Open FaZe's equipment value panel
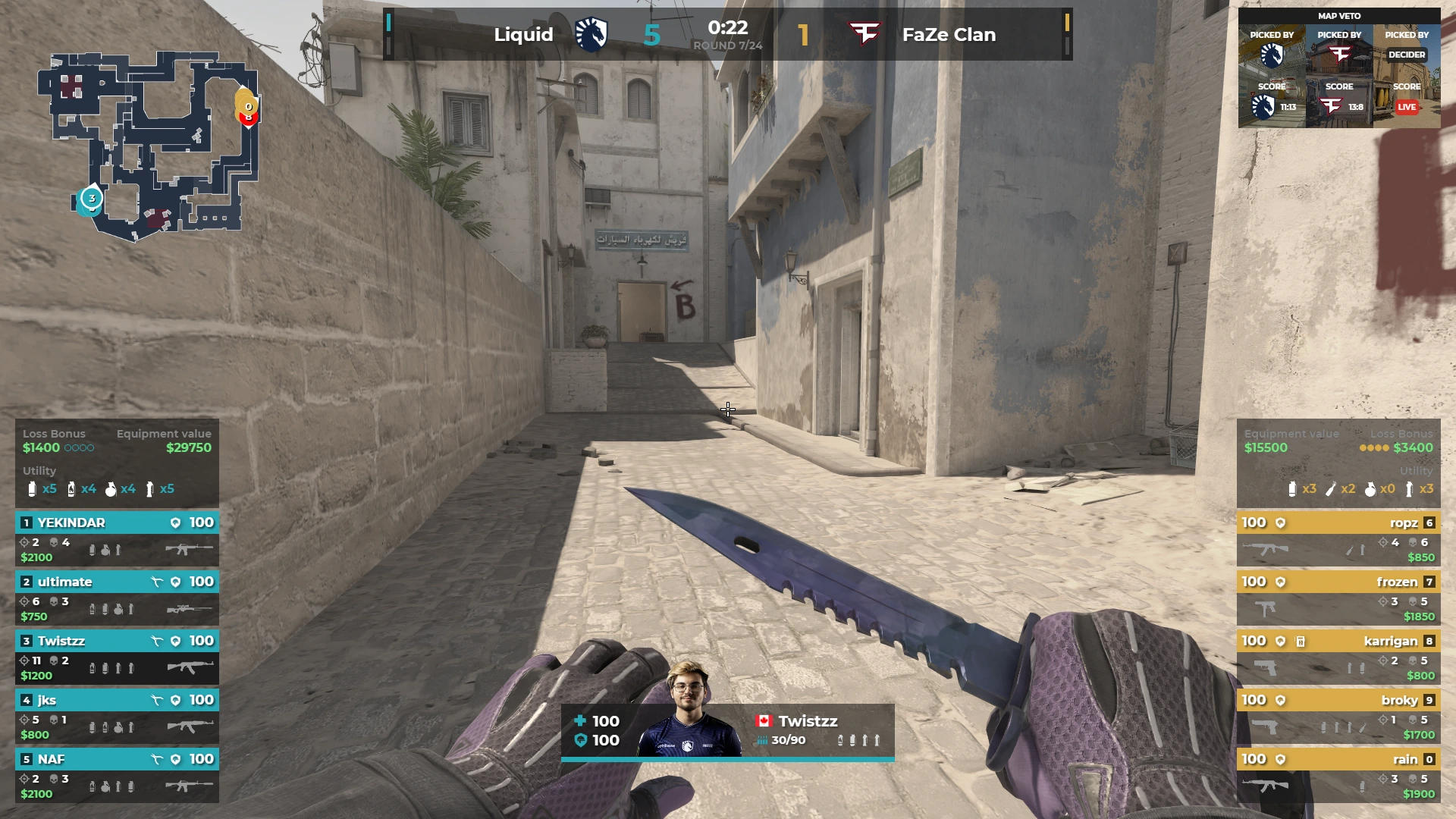This screenshot has width=1456, height=819. point(1291,441)
